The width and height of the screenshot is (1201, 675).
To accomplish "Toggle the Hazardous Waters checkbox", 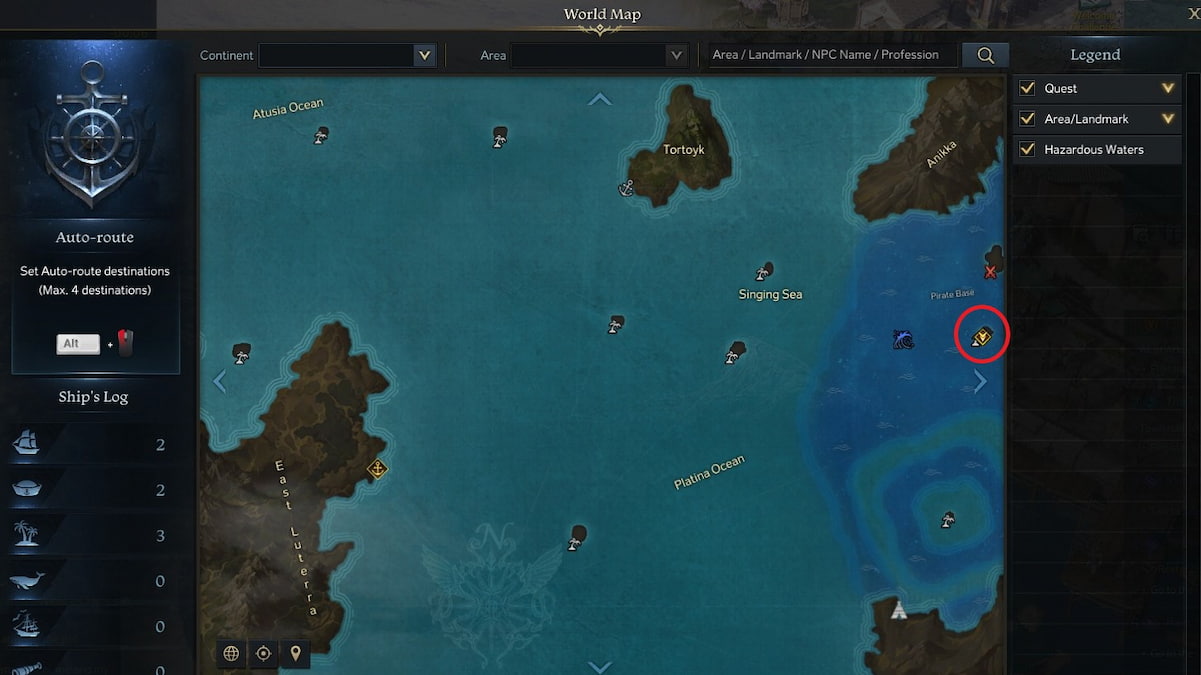I will click(1027, 149).
